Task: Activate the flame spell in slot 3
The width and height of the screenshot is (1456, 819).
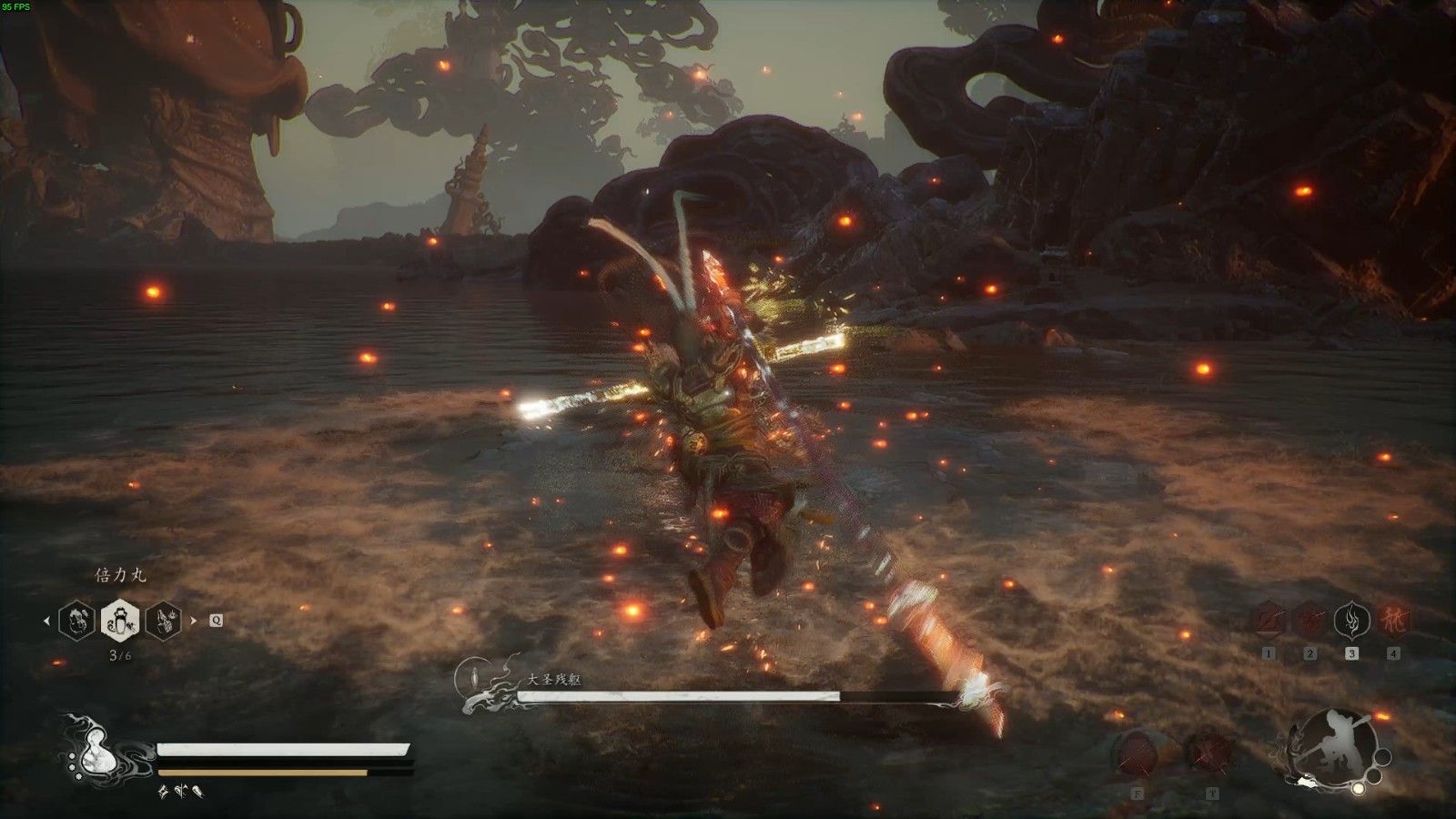Action: pyautogui.click(x=1351, y=621)
